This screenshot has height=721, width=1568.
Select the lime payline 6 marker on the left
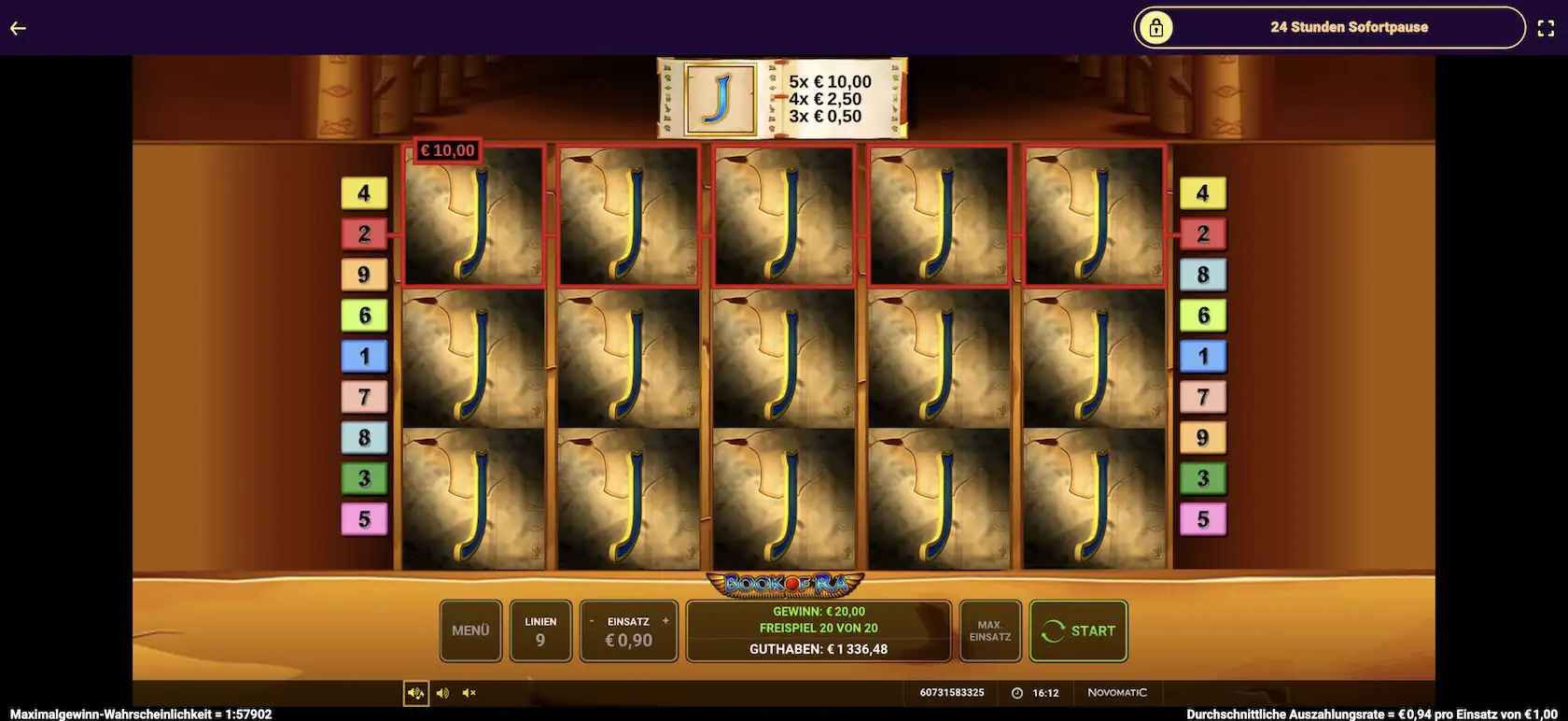pyautogui.click(x=364, y=316)
